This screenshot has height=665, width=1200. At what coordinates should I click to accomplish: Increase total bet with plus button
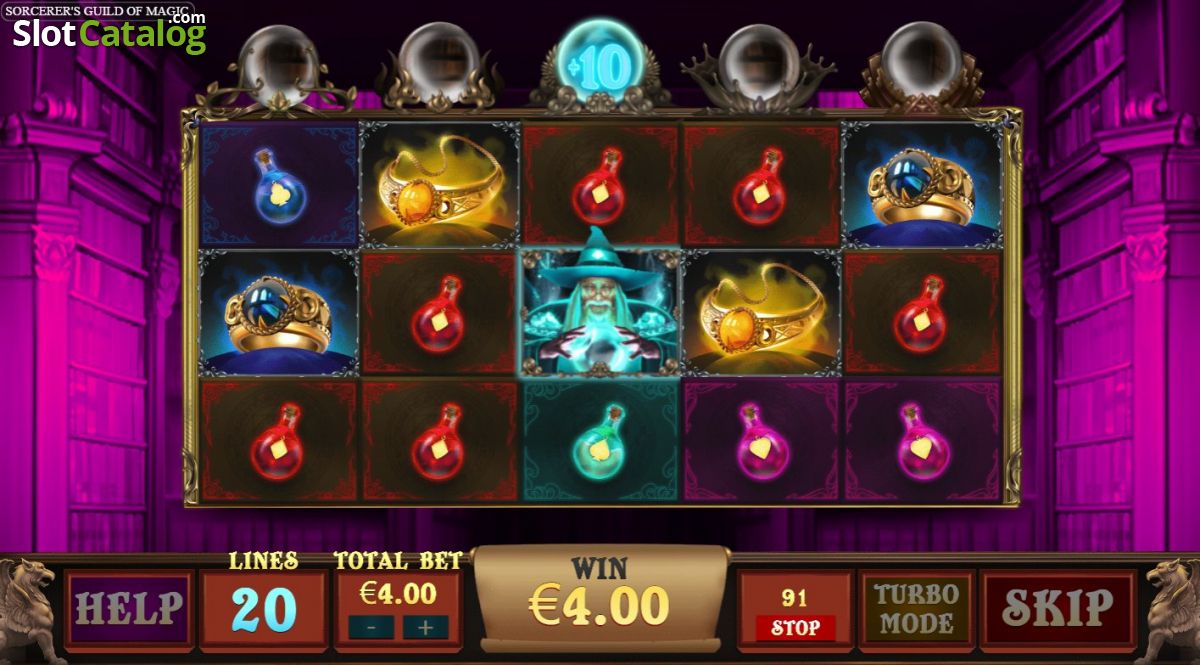pyautogui.click(x=425, y=628)
